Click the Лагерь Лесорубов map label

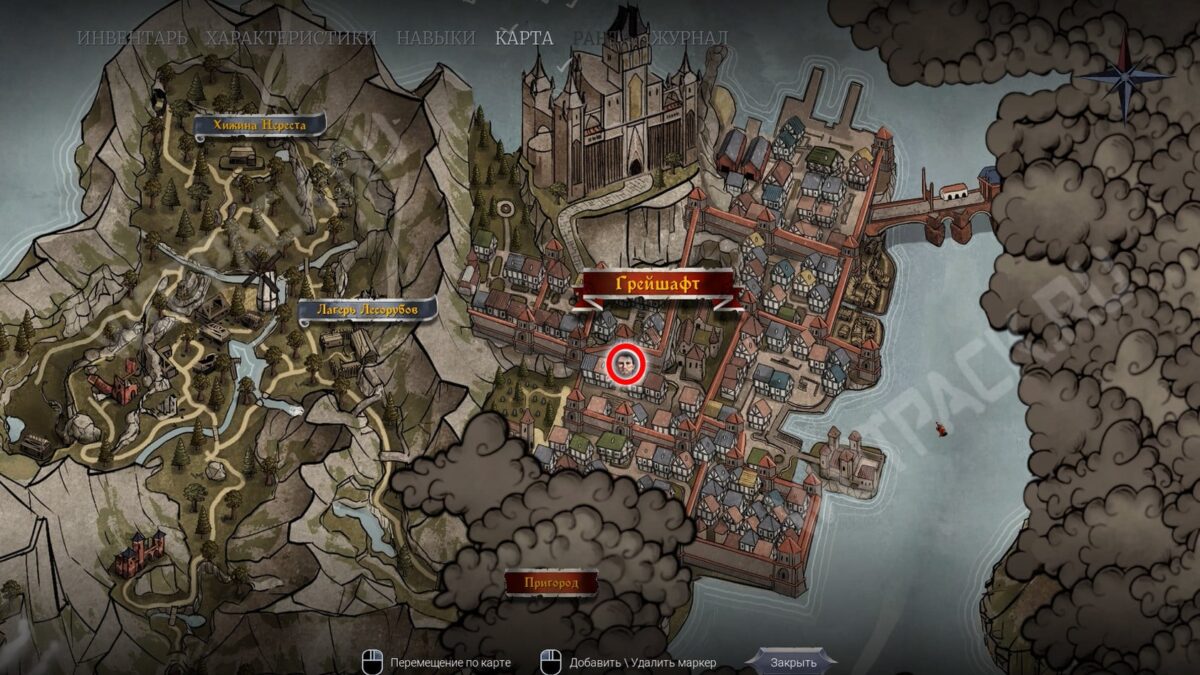coord(369,310)
